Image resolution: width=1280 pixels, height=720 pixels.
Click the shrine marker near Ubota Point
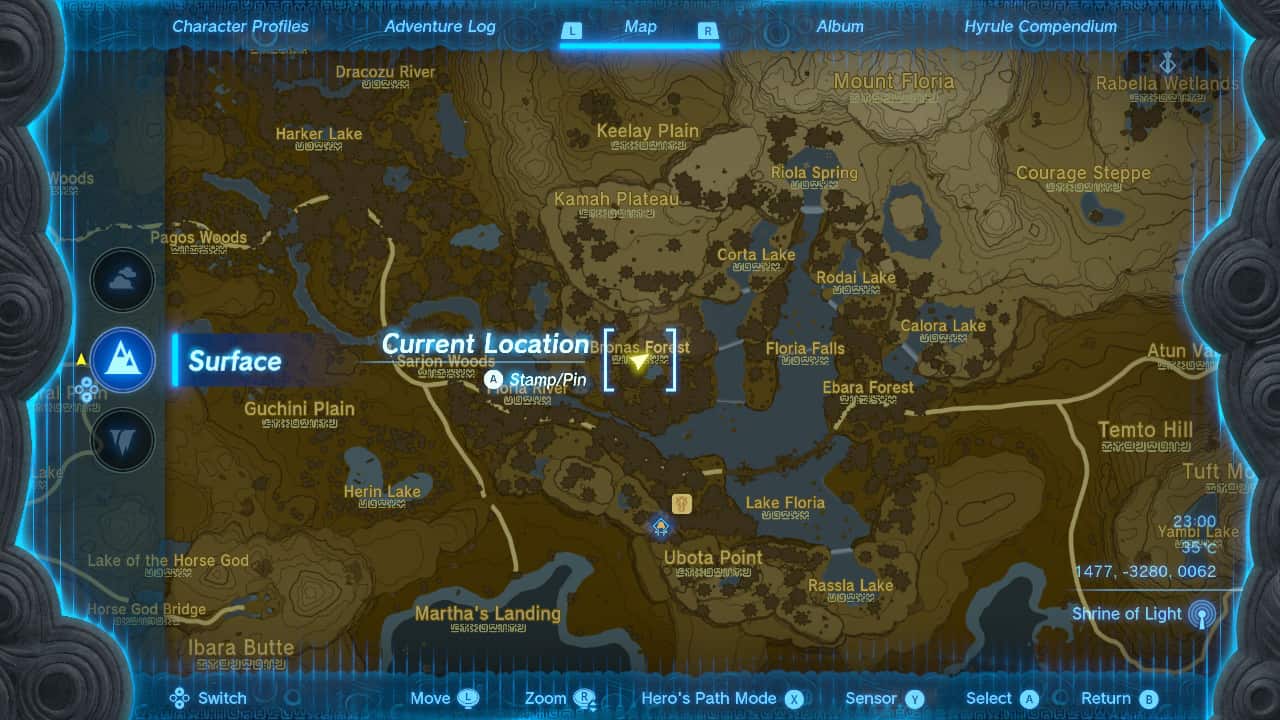[683, 501]
